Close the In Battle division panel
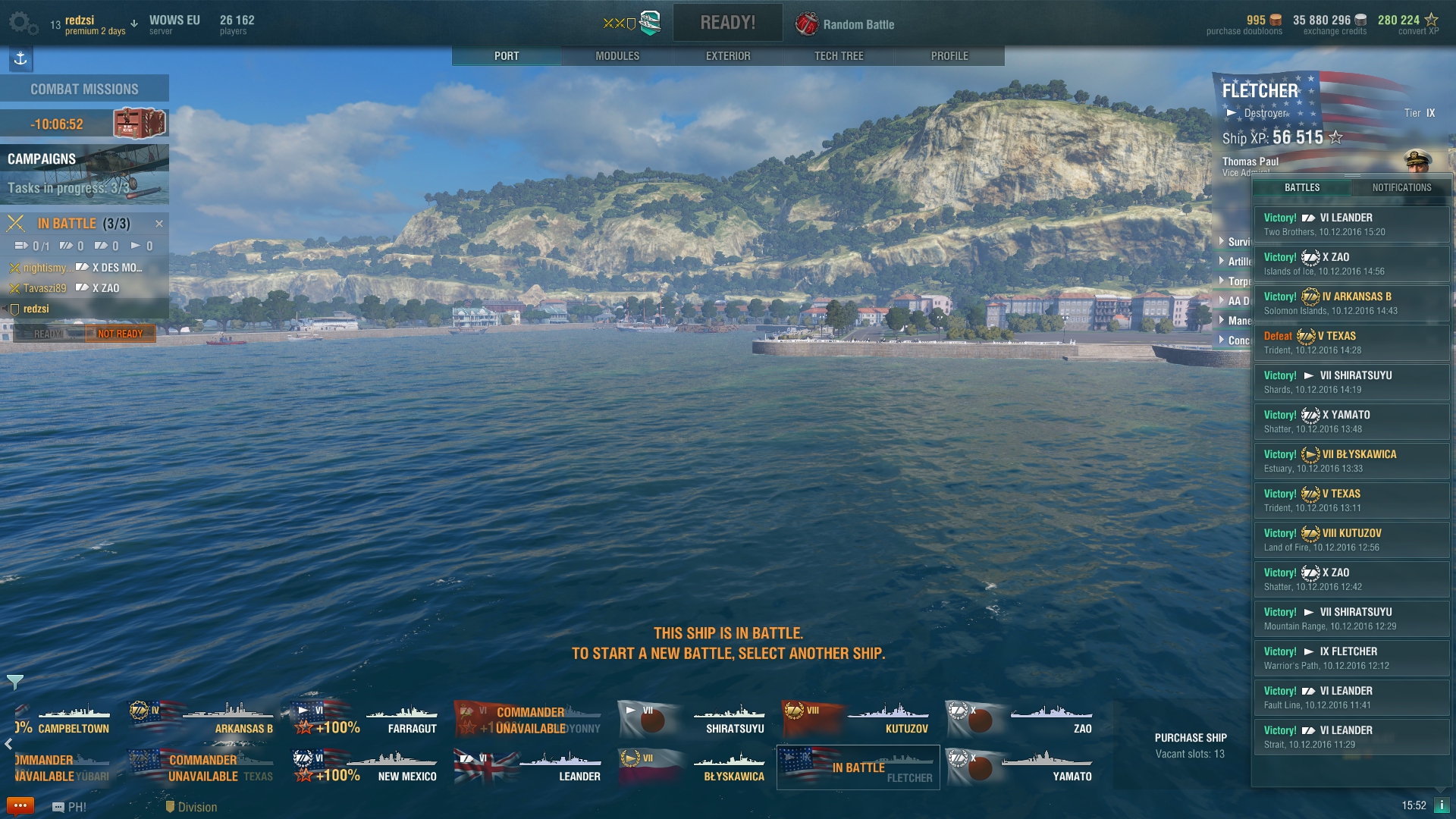 click(x=159, y=224)
